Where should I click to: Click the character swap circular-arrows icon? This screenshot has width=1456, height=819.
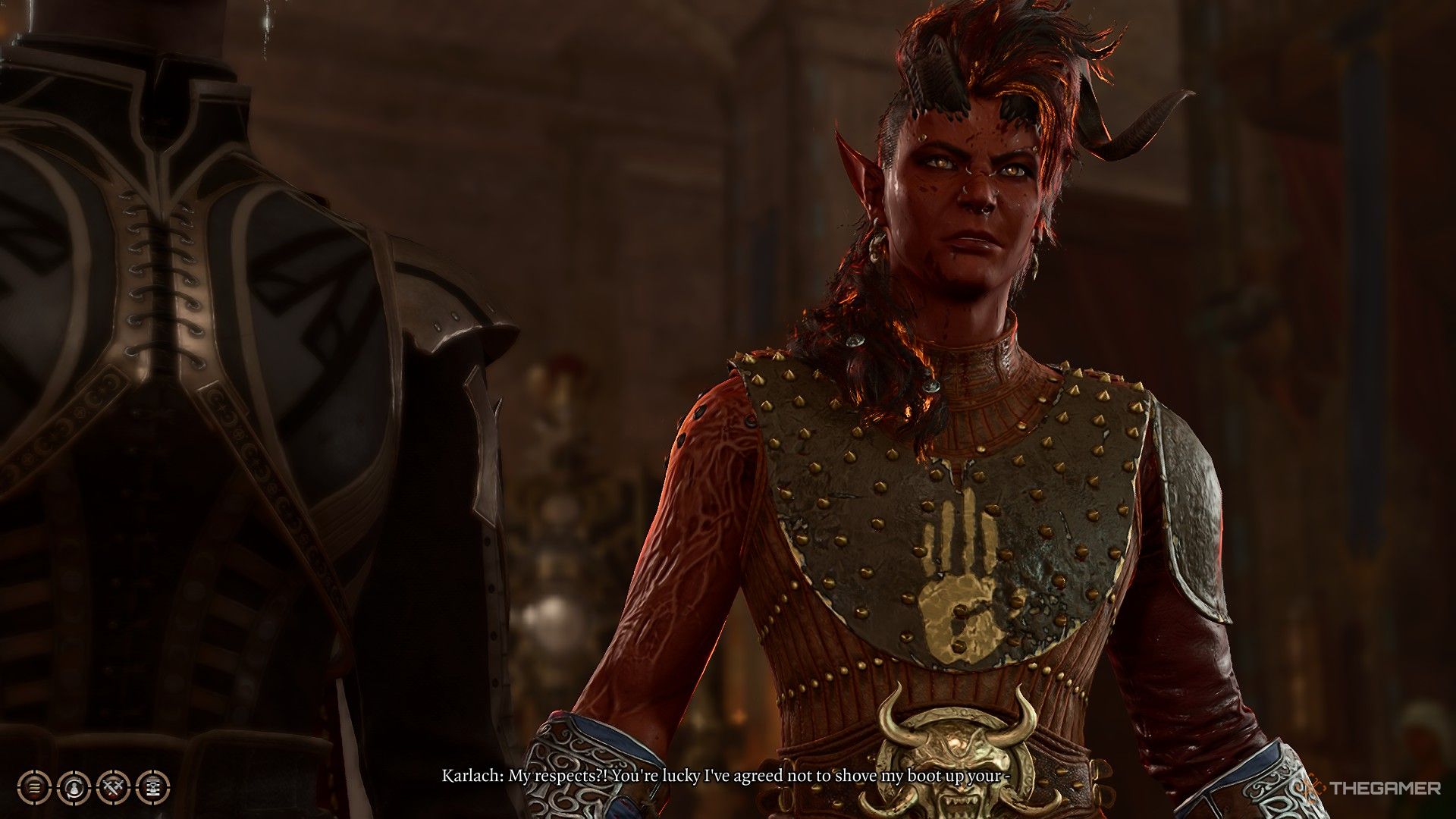pyautogui.click(x=74, y=788)
